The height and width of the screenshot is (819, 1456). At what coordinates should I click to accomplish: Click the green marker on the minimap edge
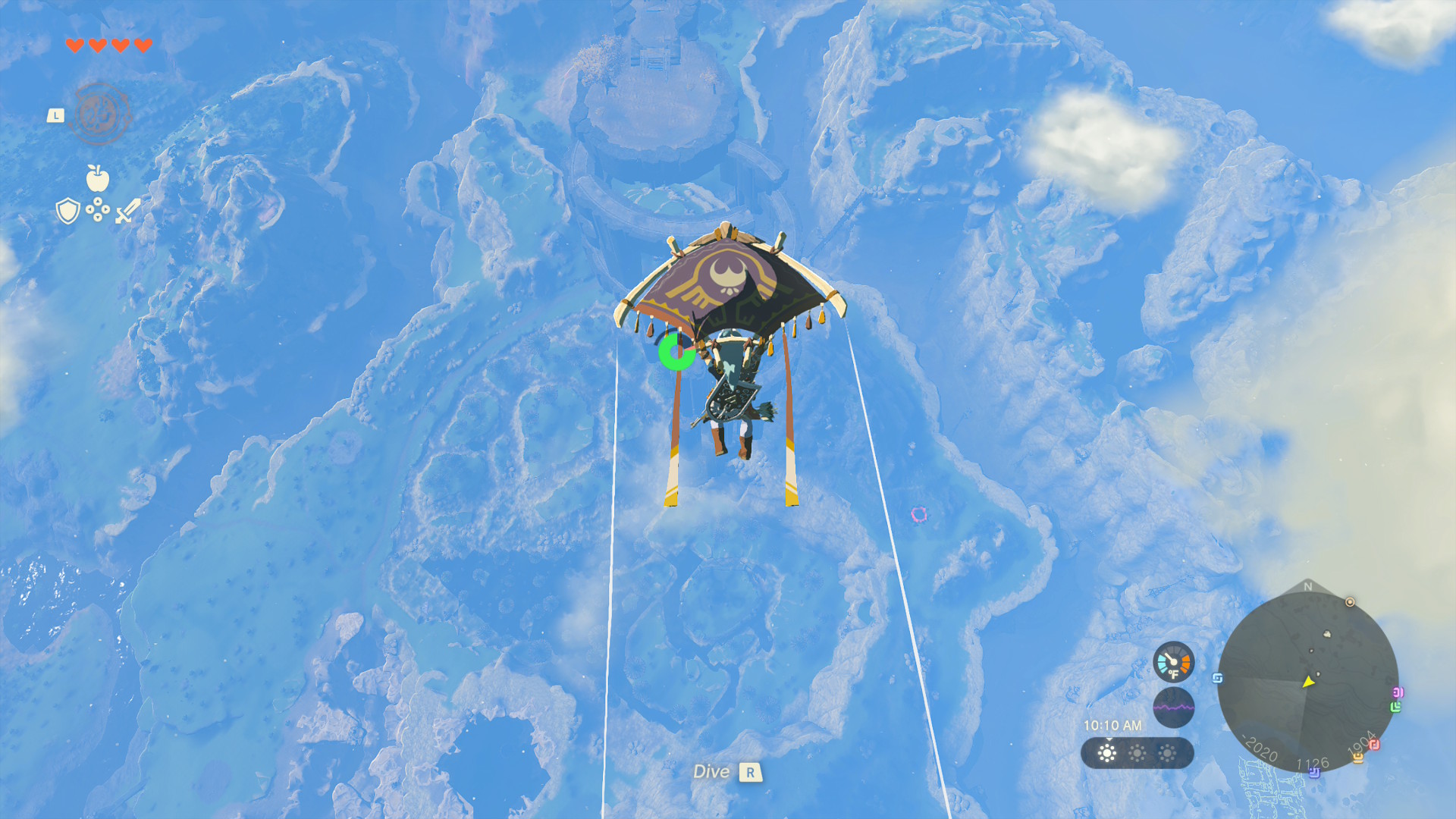click(x=1395, y=707)
